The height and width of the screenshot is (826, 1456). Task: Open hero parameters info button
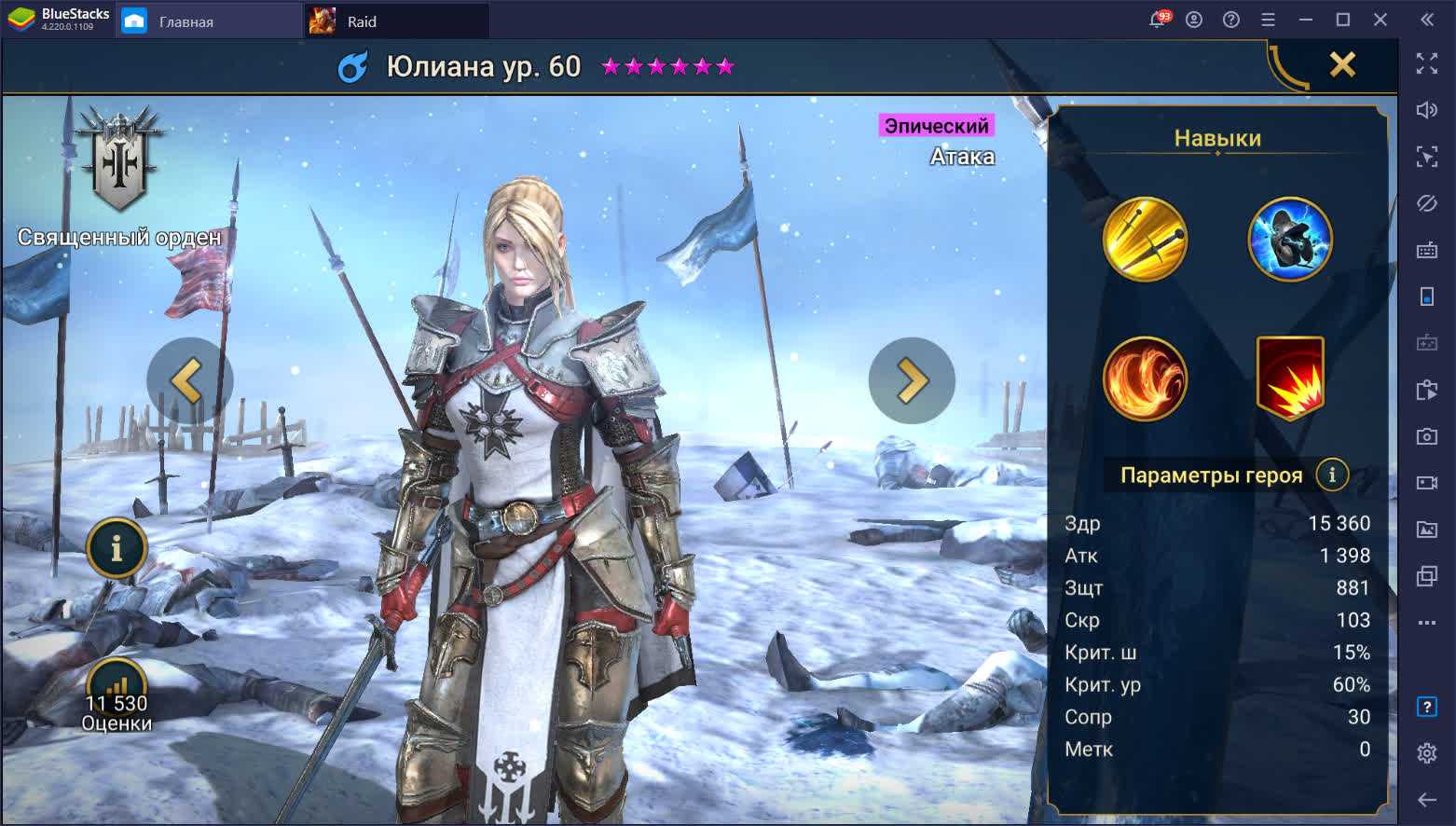pos(1332,475)
